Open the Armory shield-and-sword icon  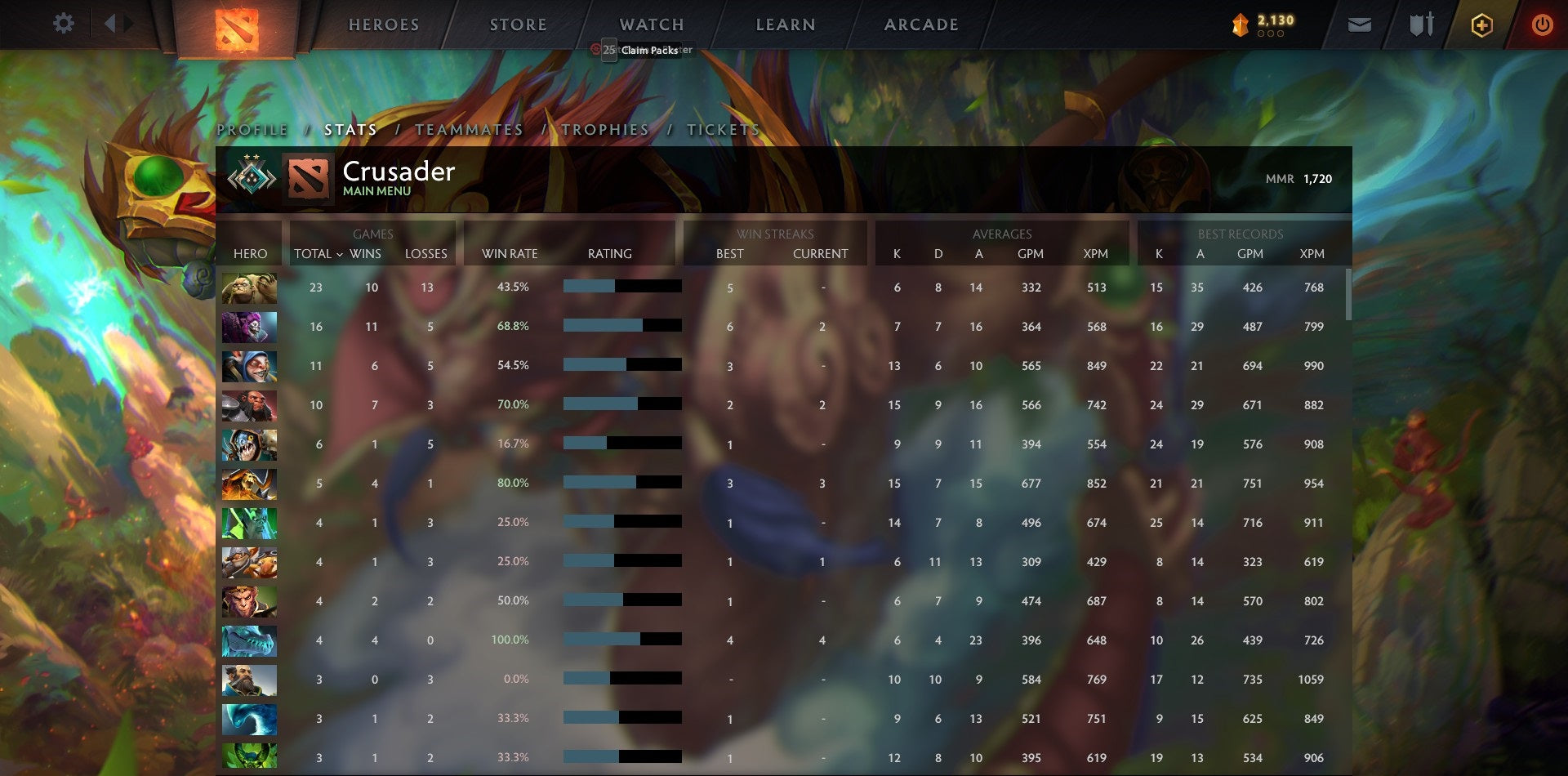(1421, 25)
